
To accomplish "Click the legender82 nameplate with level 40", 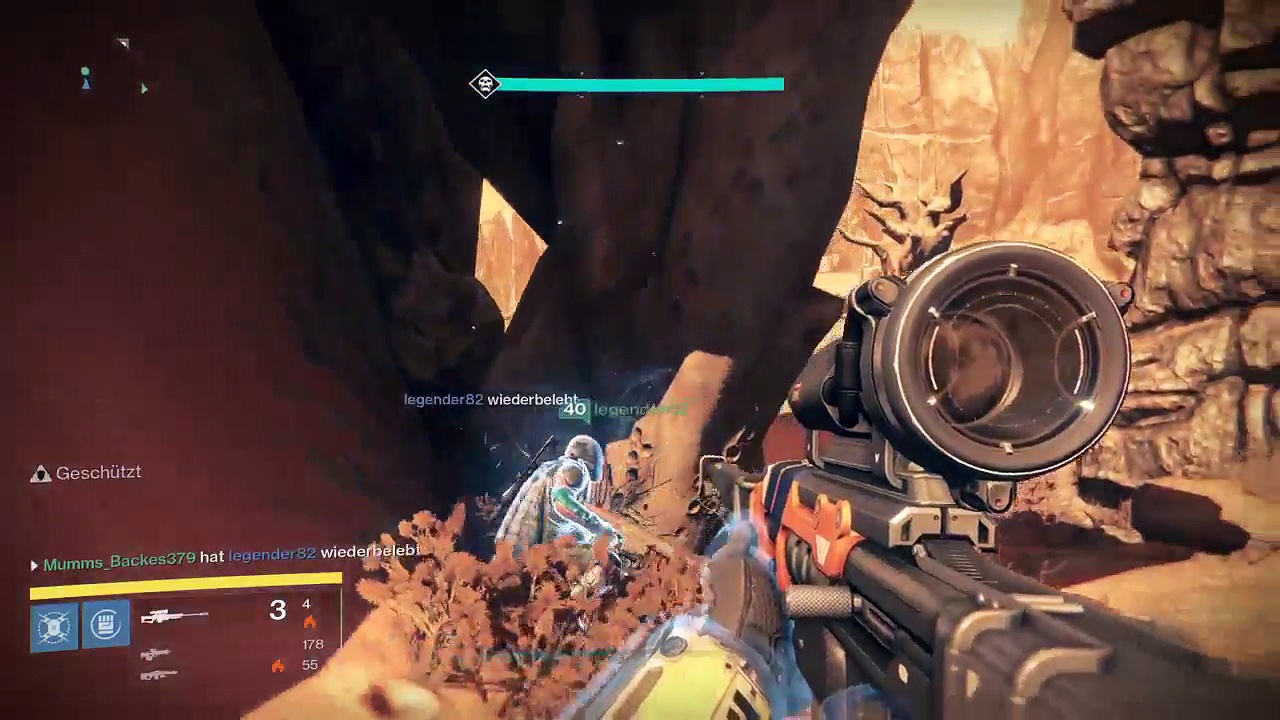I will coord(623,409).
